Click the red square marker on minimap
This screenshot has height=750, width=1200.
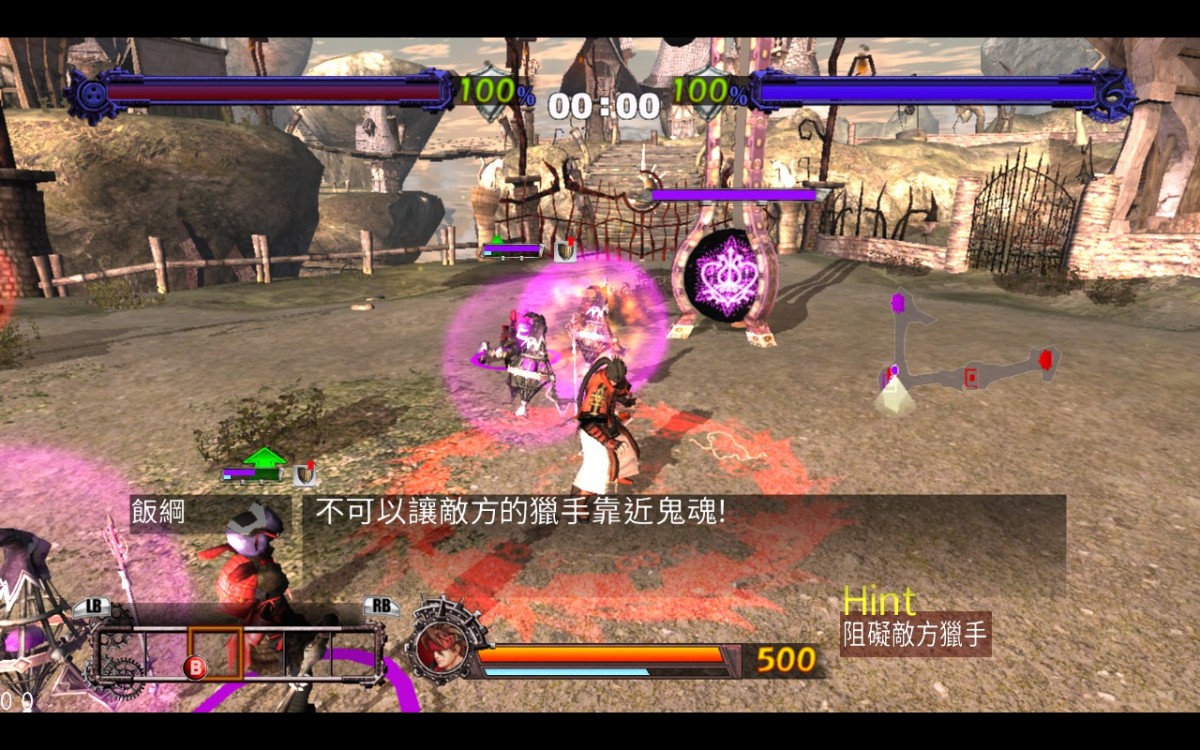tap(970, 377)
